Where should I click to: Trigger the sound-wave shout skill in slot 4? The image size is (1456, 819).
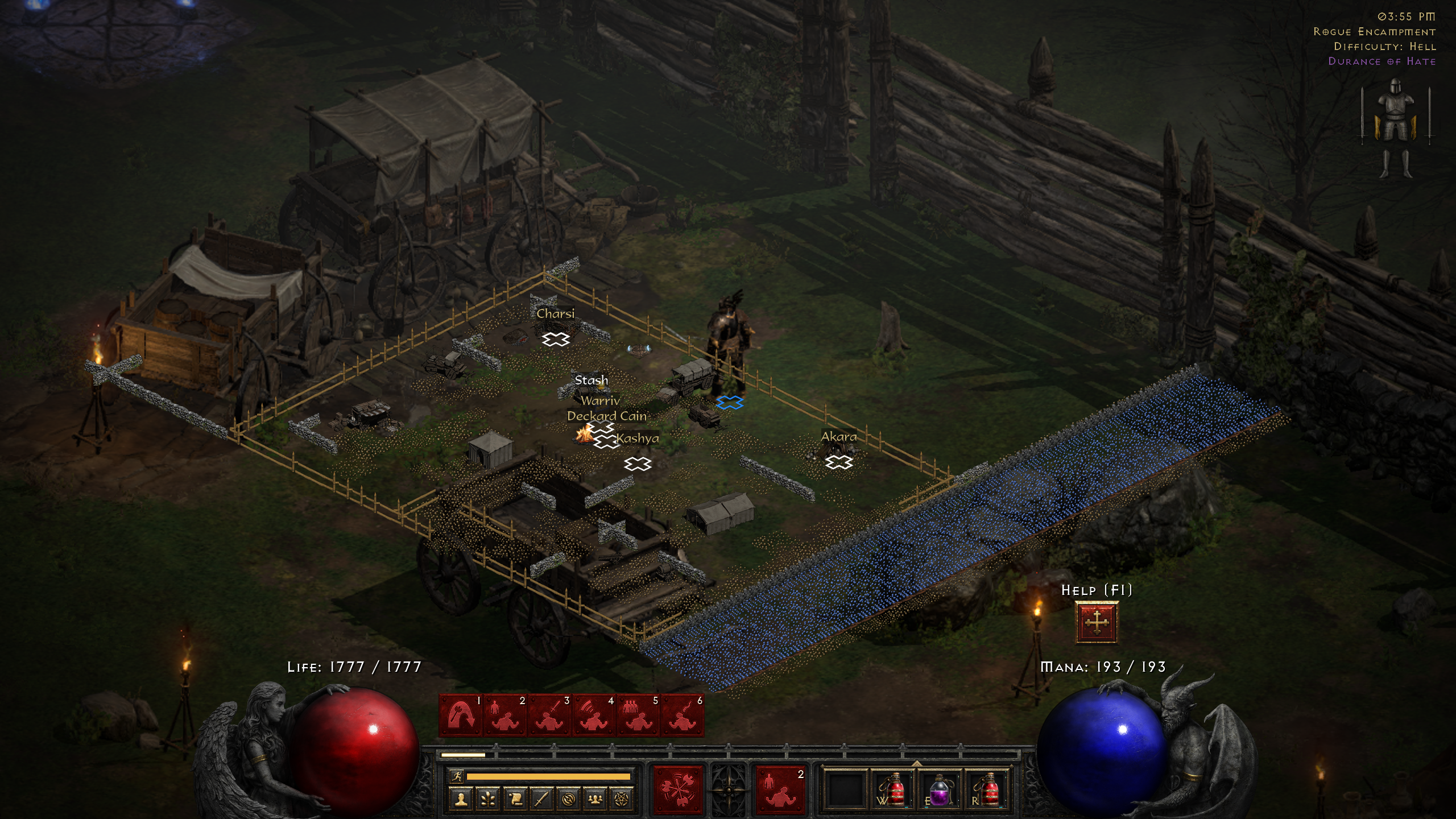click(594, 715)
